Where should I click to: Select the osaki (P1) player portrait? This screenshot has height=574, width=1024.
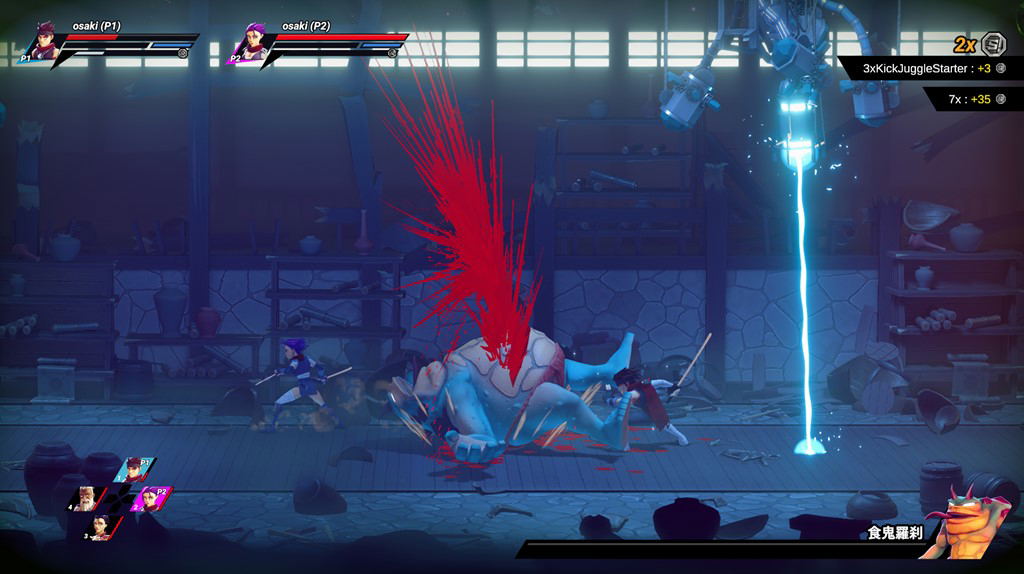click(x=42, y=42)
